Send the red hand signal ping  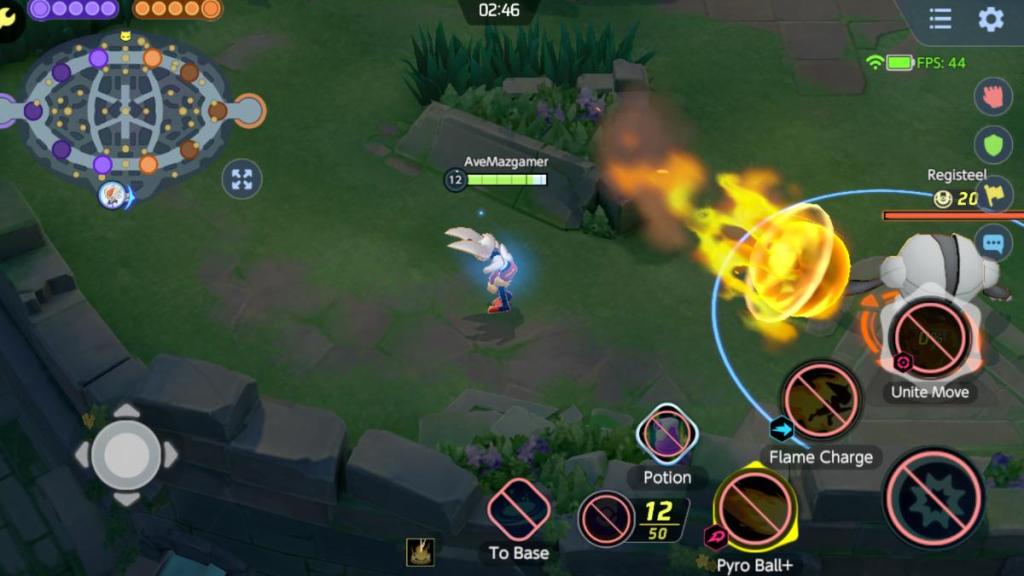[x=993, y=98]
